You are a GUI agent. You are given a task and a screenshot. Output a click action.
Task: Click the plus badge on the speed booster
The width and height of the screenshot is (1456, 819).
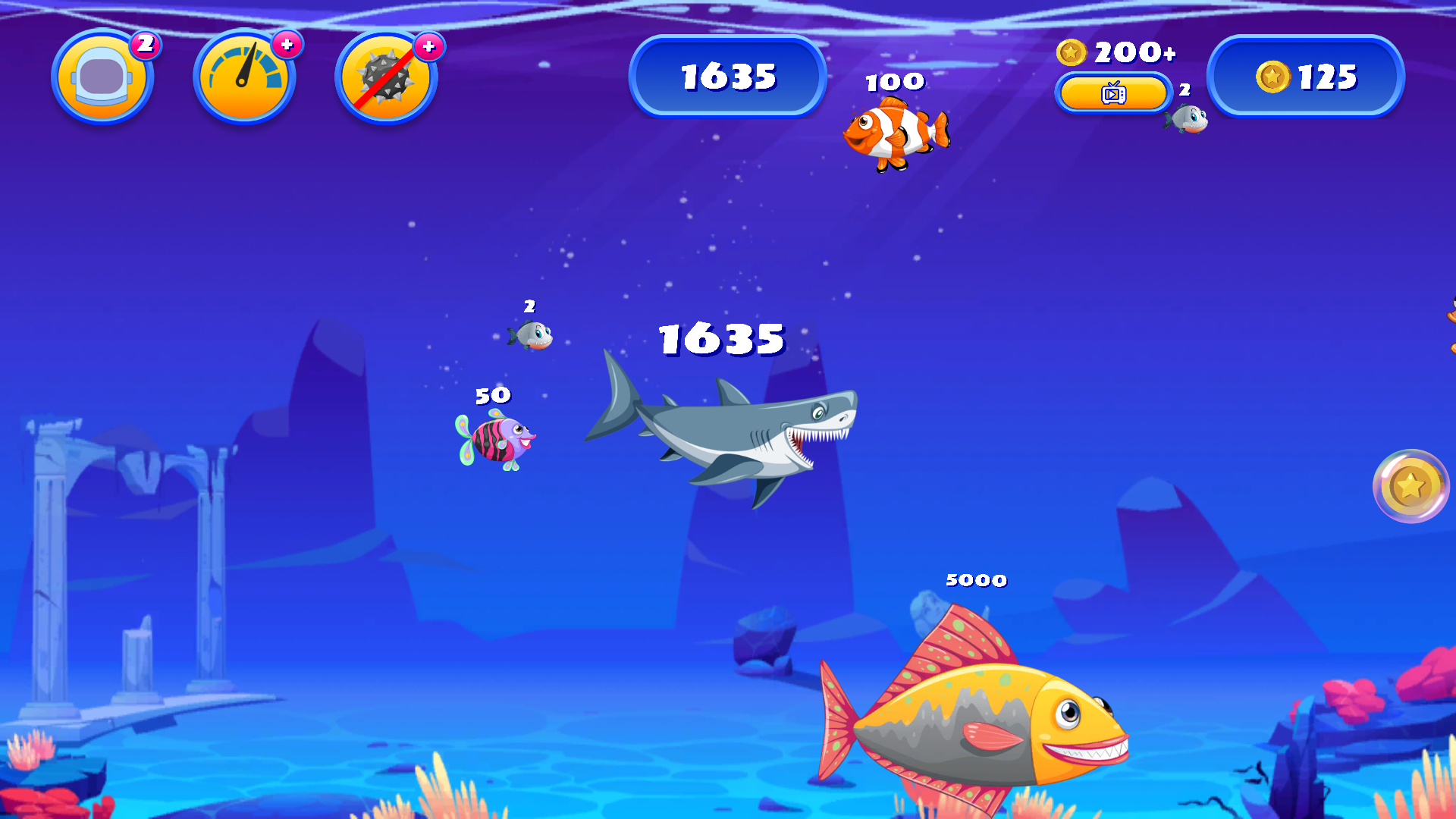pyautogui.click(x=287, y=45)
